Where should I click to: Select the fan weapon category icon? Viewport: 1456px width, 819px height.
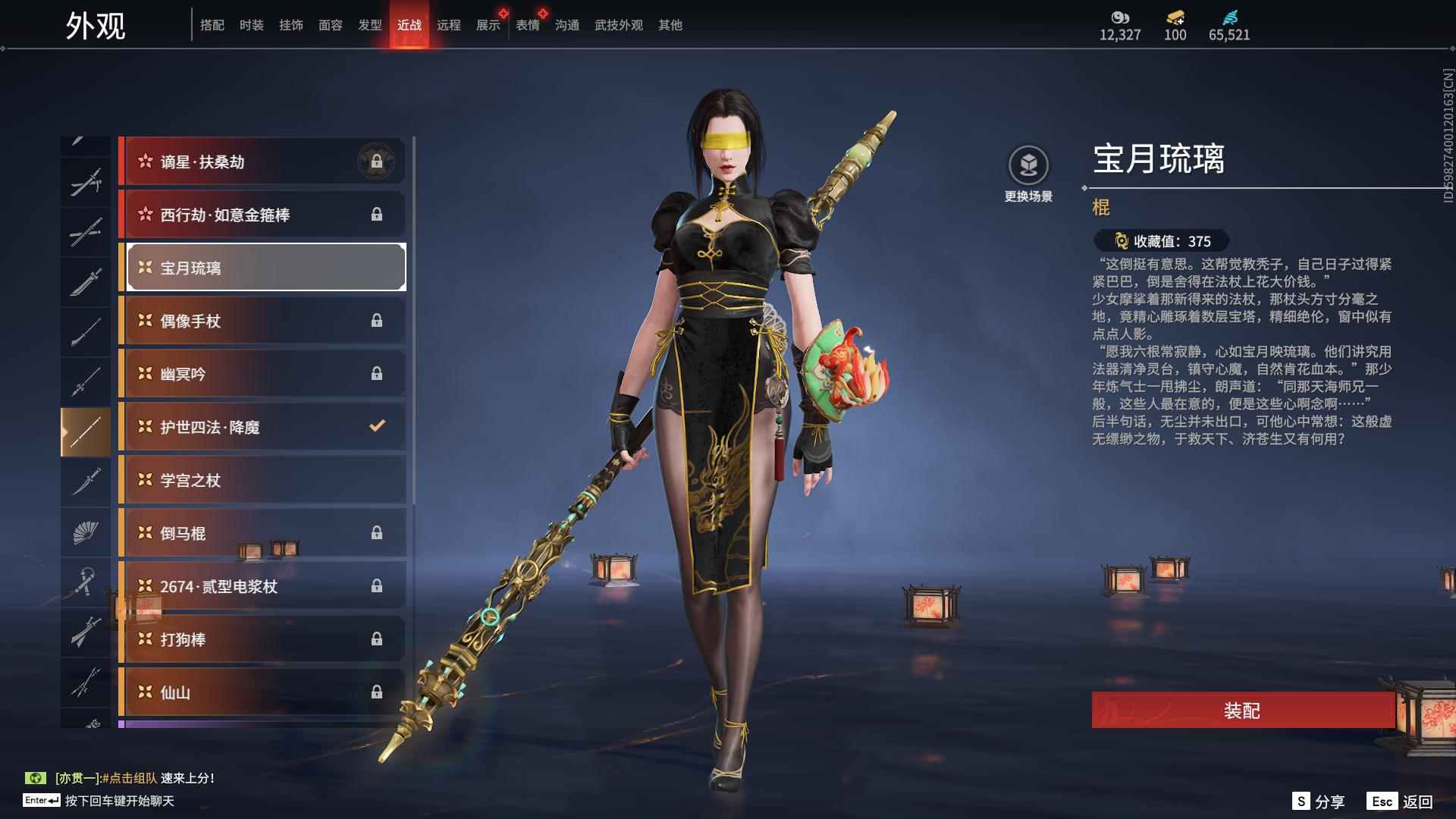click(x=86, y=531)
